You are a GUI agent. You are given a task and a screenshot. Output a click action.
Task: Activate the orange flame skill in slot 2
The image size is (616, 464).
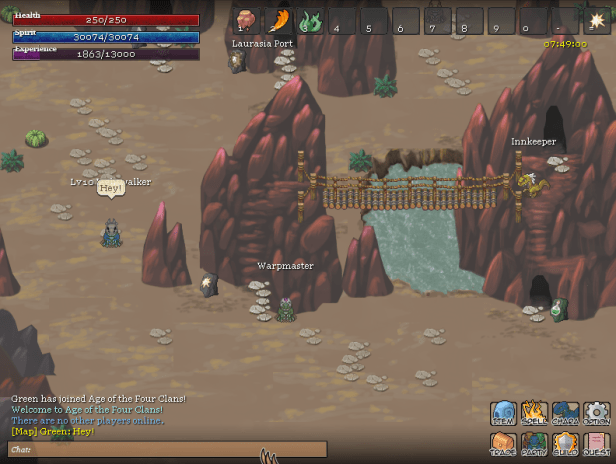[279, 20]
